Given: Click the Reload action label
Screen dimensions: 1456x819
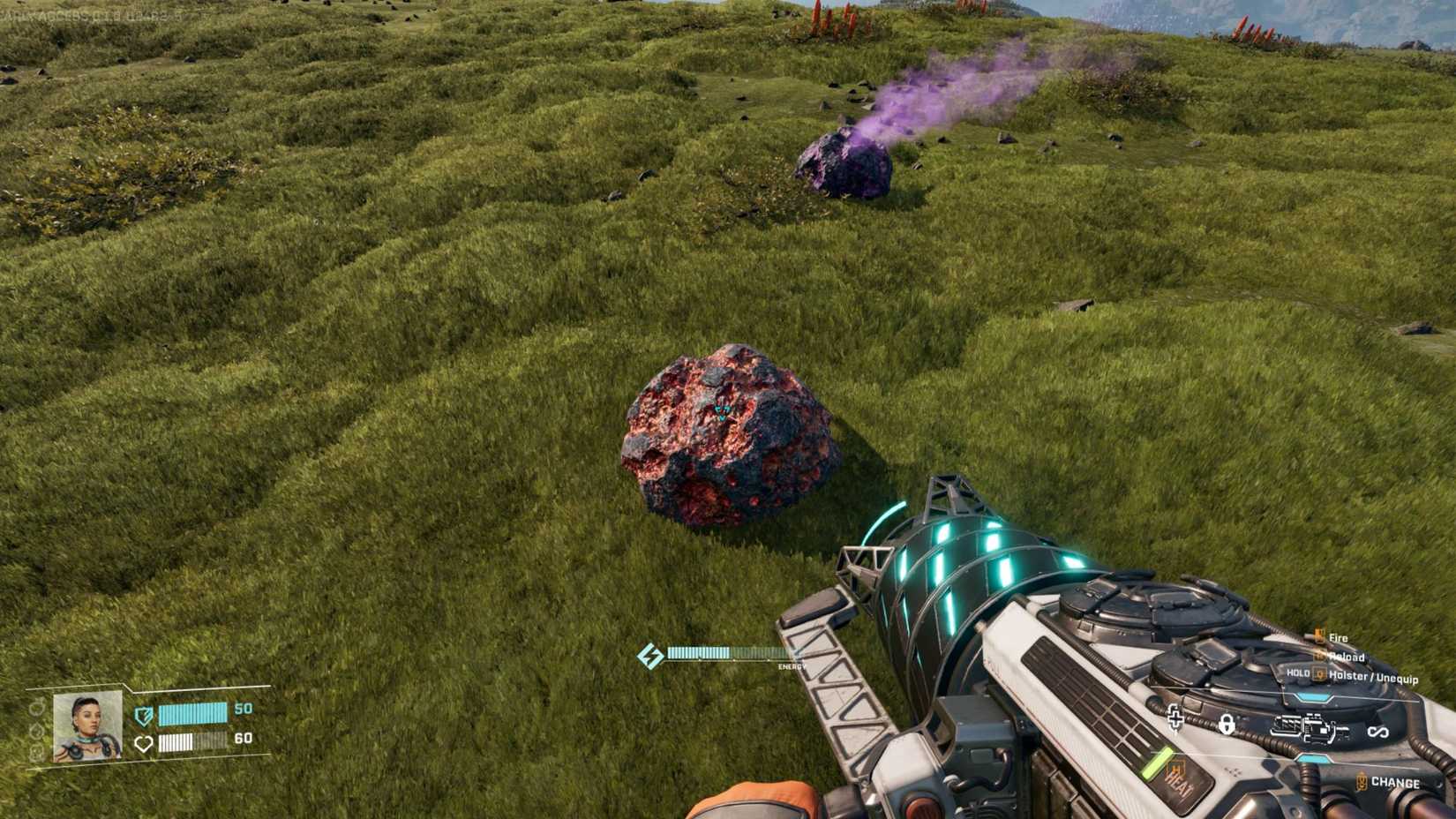Looking at the screenshot, I should point(1347,657).
